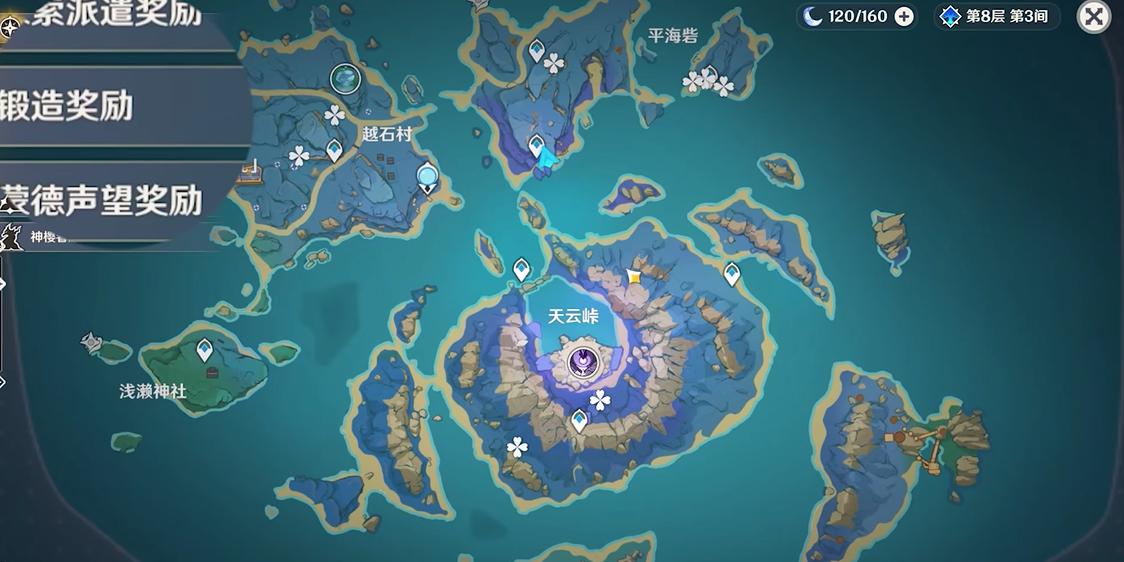Click the Spiral Abyss 第8层 第3间 indicator
Screen dimensions: 1124x562
996,16
